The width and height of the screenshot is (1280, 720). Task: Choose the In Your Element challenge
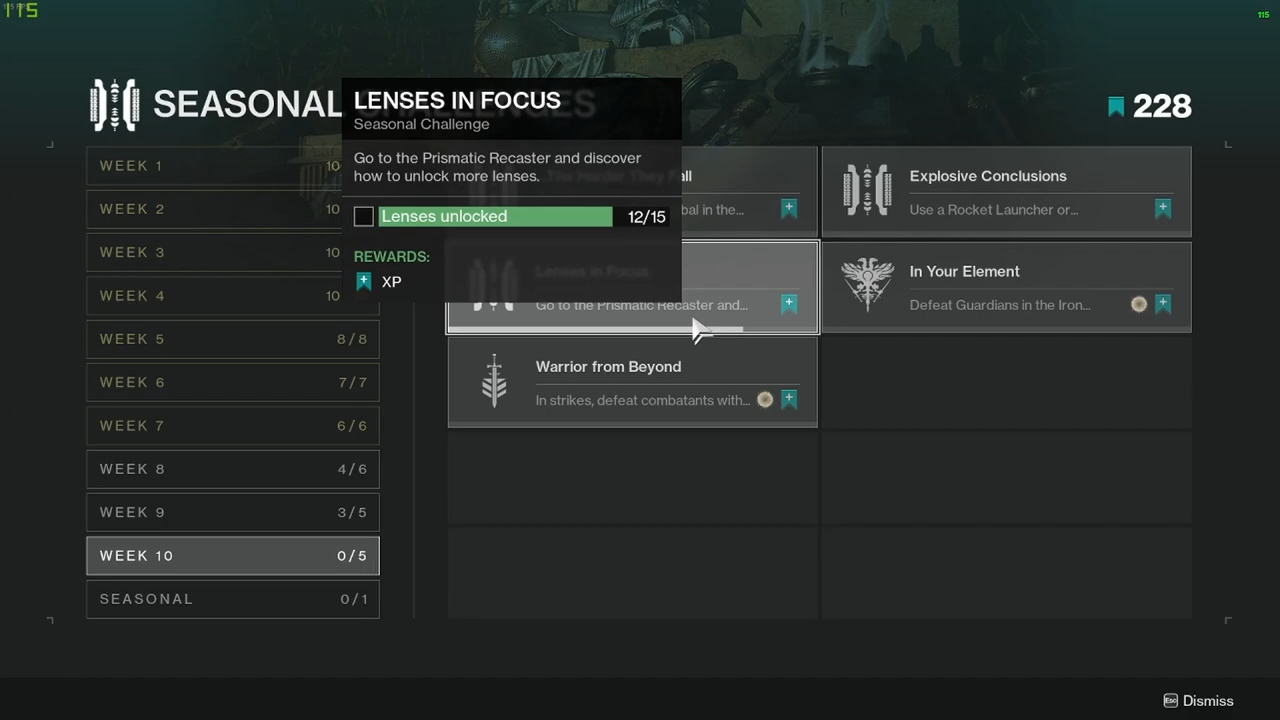coord(1006,287)
